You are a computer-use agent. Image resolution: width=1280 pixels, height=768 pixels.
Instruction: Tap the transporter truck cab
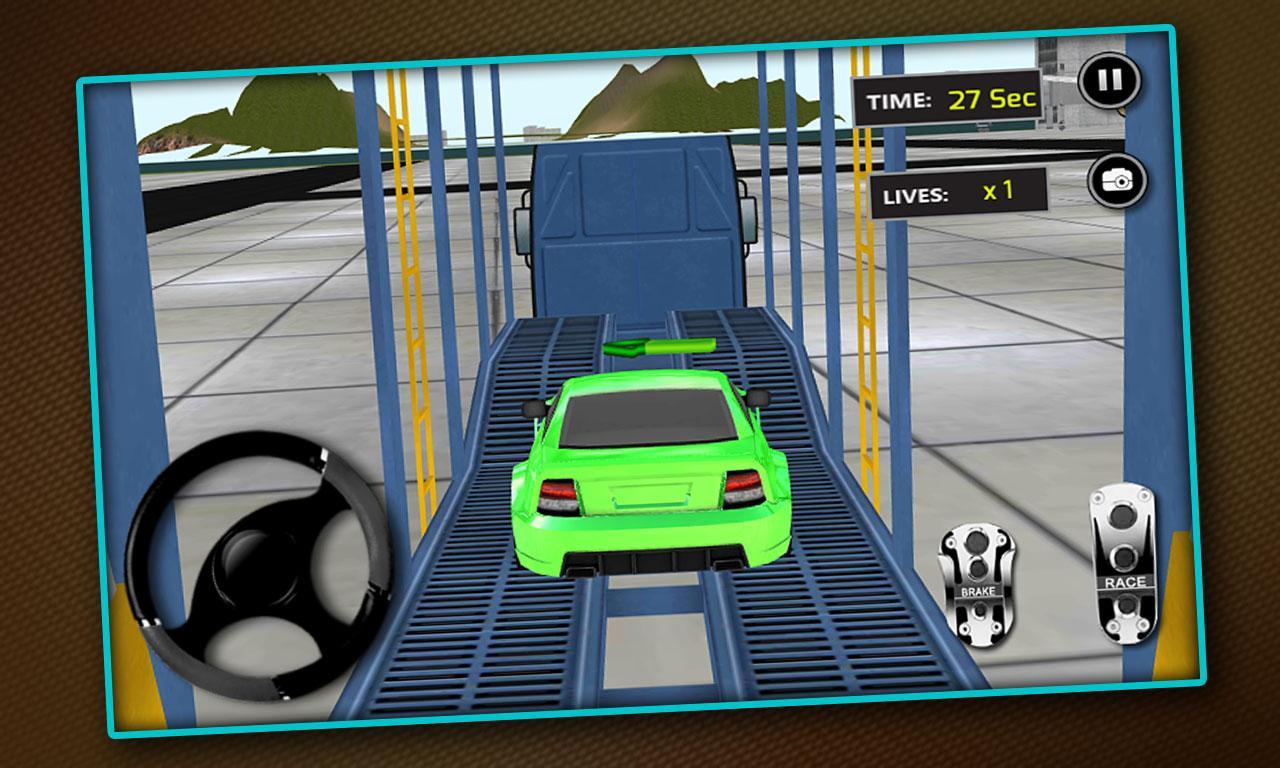635,220
